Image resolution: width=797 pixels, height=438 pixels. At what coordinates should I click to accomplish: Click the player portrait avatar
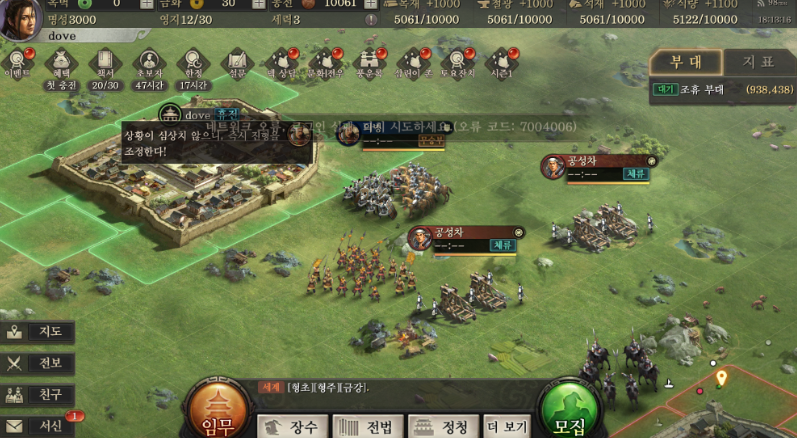click(20, 20)
